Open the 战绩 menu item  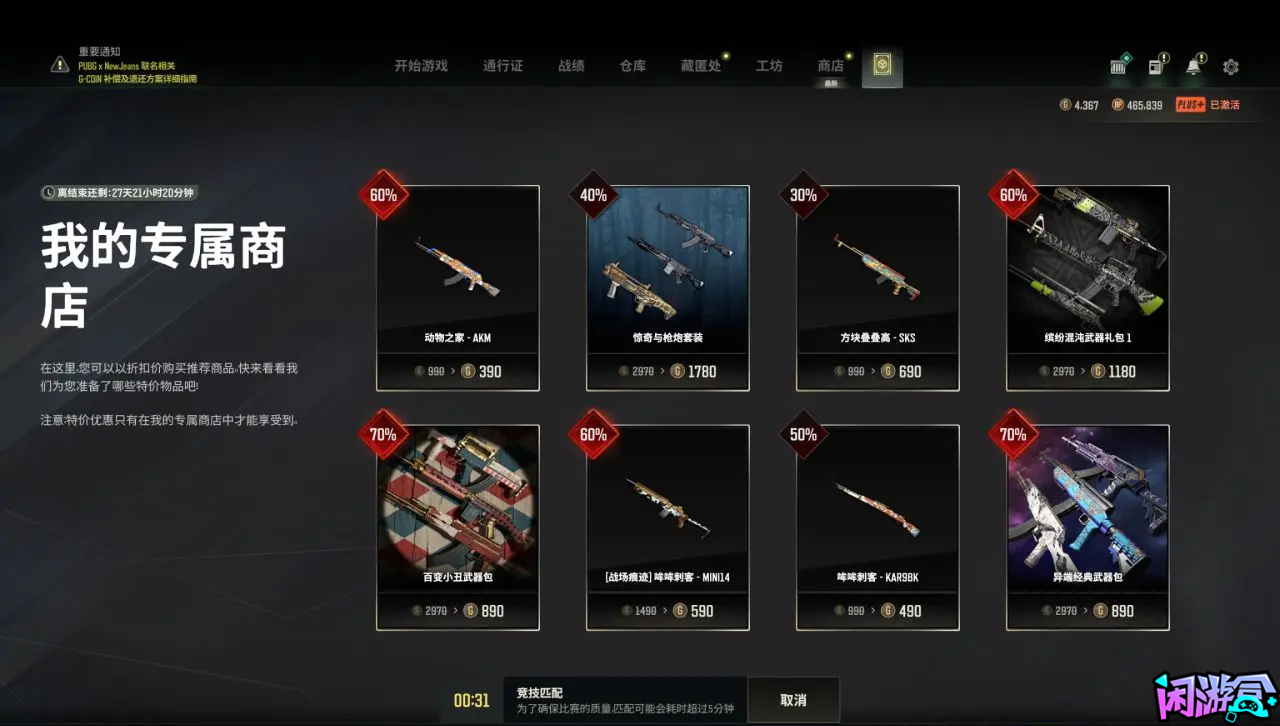572,66
